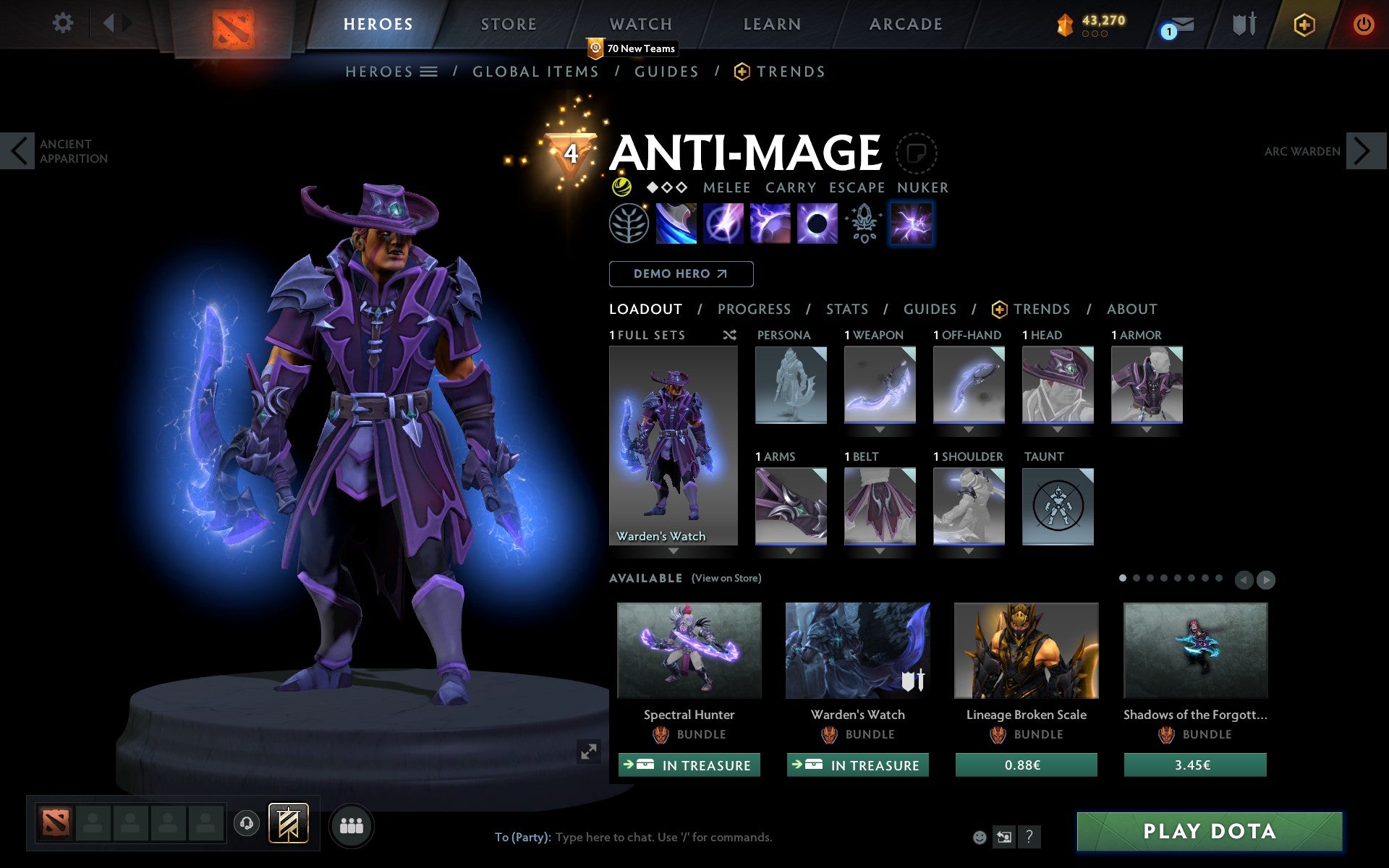Advance Available items with right arrow

coord(1265,579)
